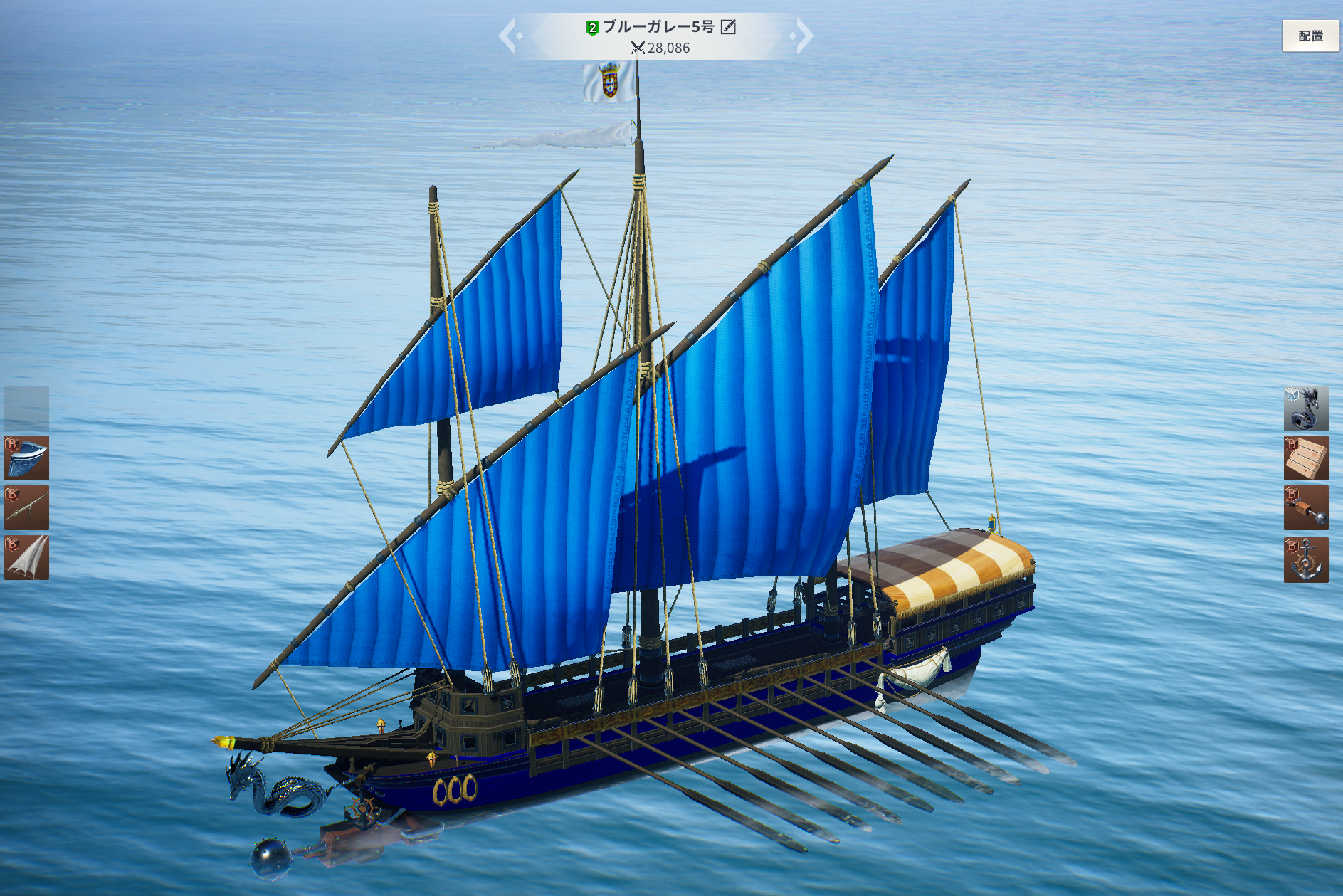Viewport: 1343px width, 896px height.
Task: Choose the white sail equipment slot
Action: click(x=27, y=557)
